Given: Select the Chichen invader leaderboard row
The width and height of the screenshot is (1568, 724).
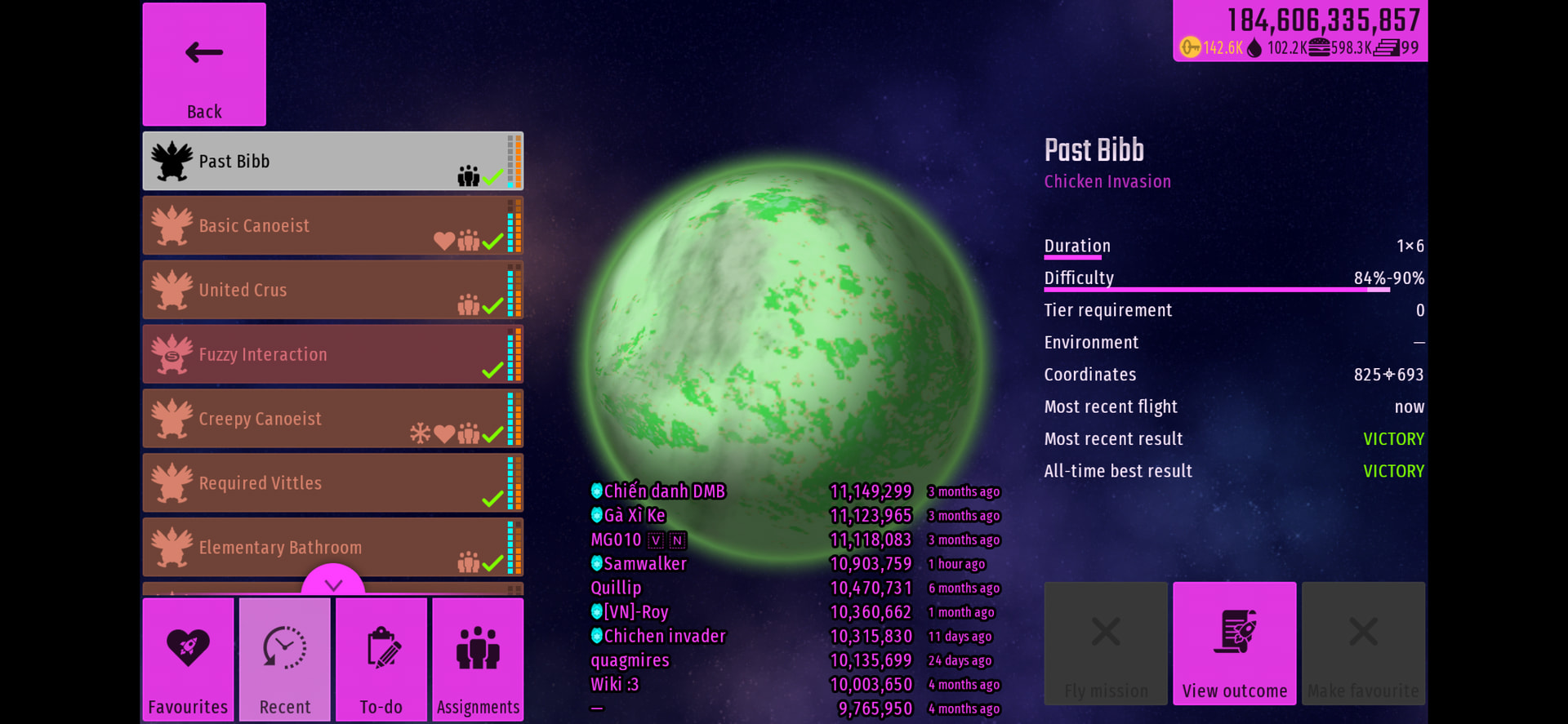Looking at the screenshot, I should click(664, 636).
